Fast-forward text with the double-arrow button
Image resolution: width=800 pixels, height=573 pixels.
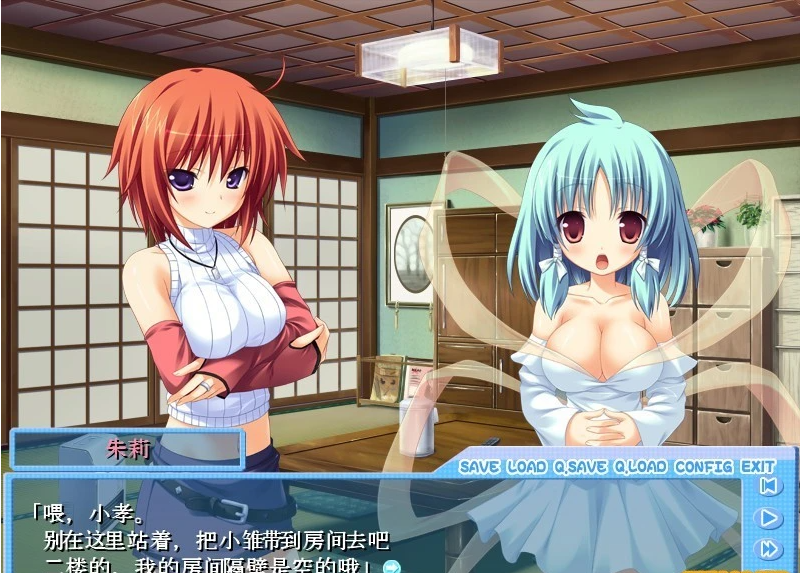pos(768,548)
